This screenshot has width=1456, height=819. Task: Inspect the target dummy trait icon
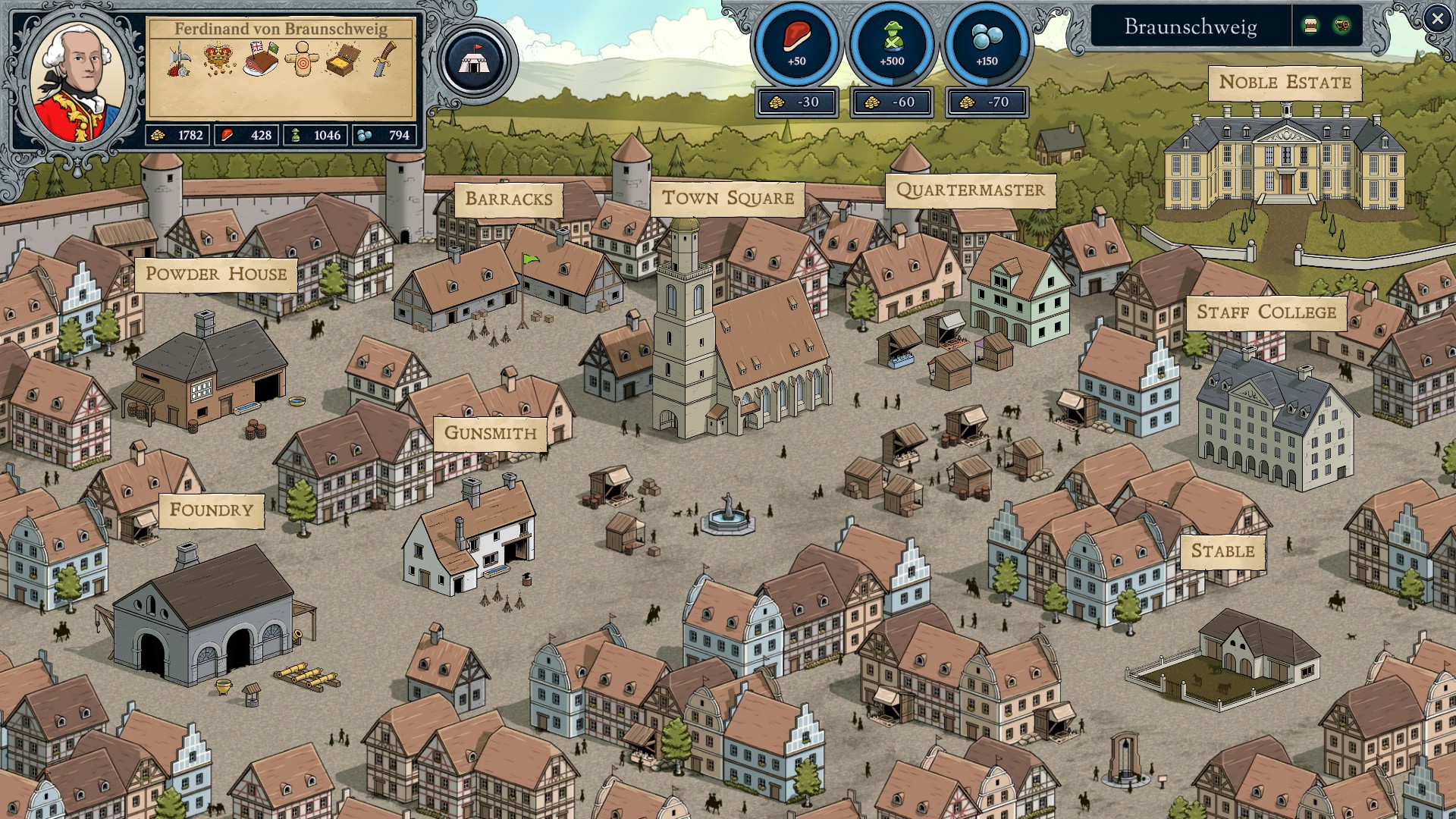(x=302, y=59)
